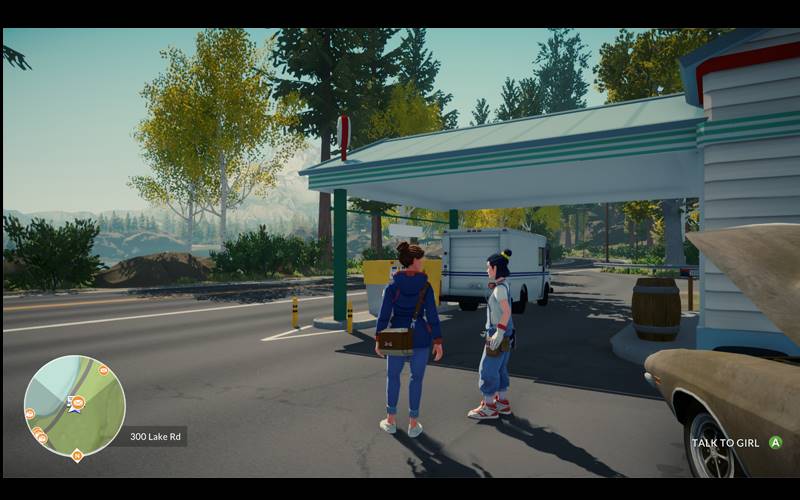This screenshot has width=800, height=500.
Task: Open the circular minimap
Action: 74,405
